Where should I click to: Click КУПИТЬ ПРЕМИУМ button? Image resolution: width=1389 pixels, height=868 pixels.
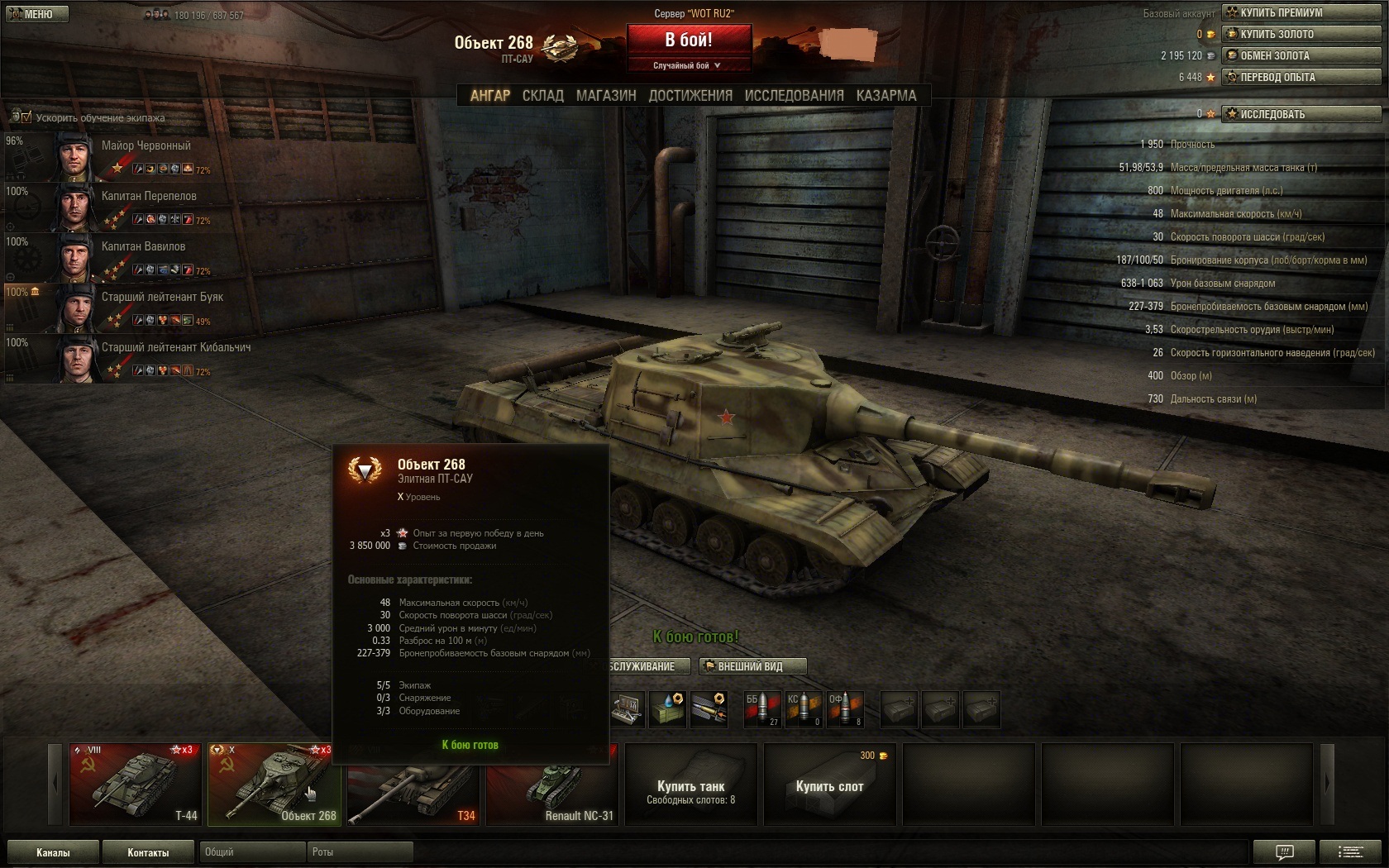(x=1301, y=12)
